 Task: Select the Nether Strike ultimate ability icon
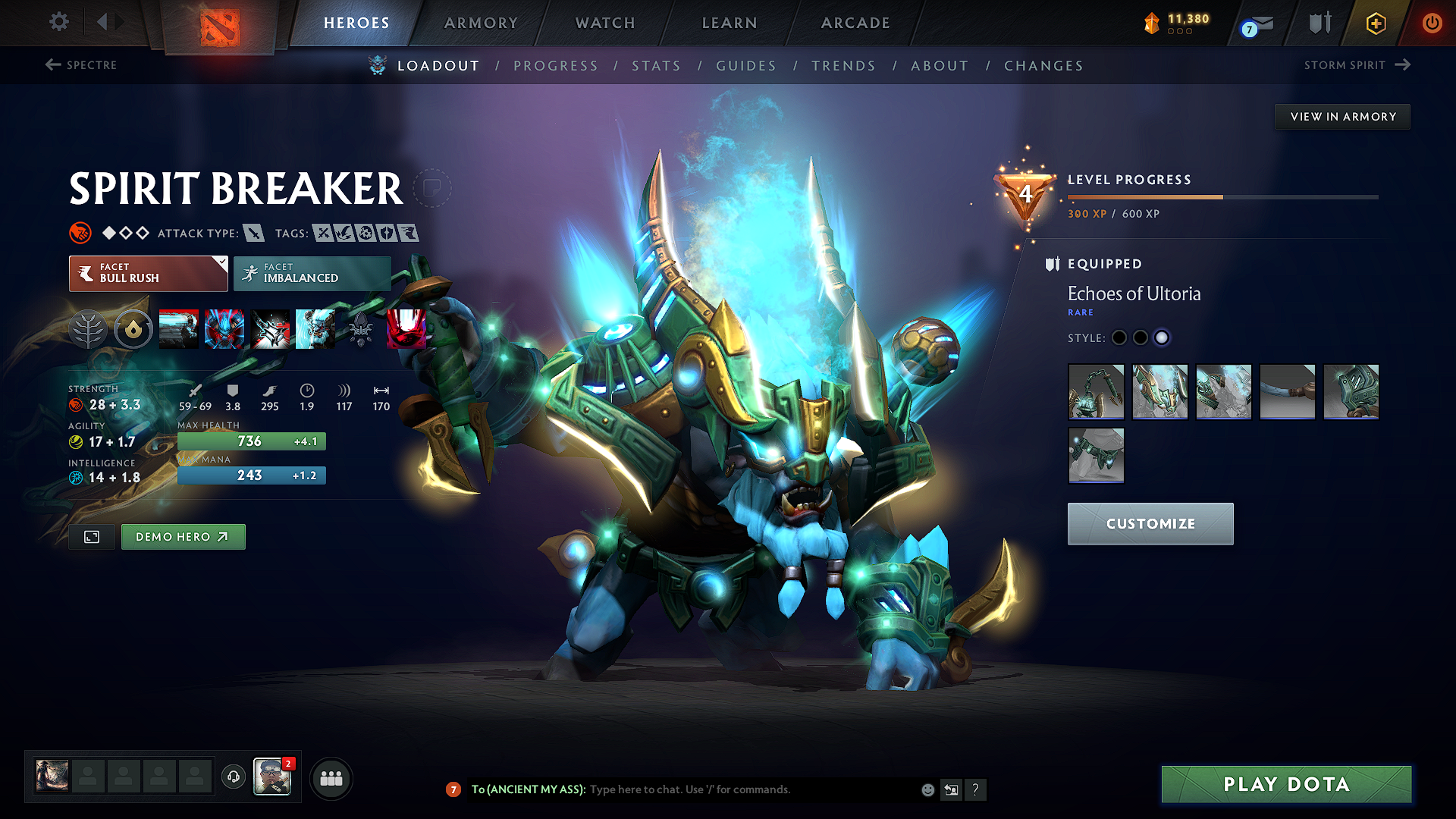pos(406,329)
